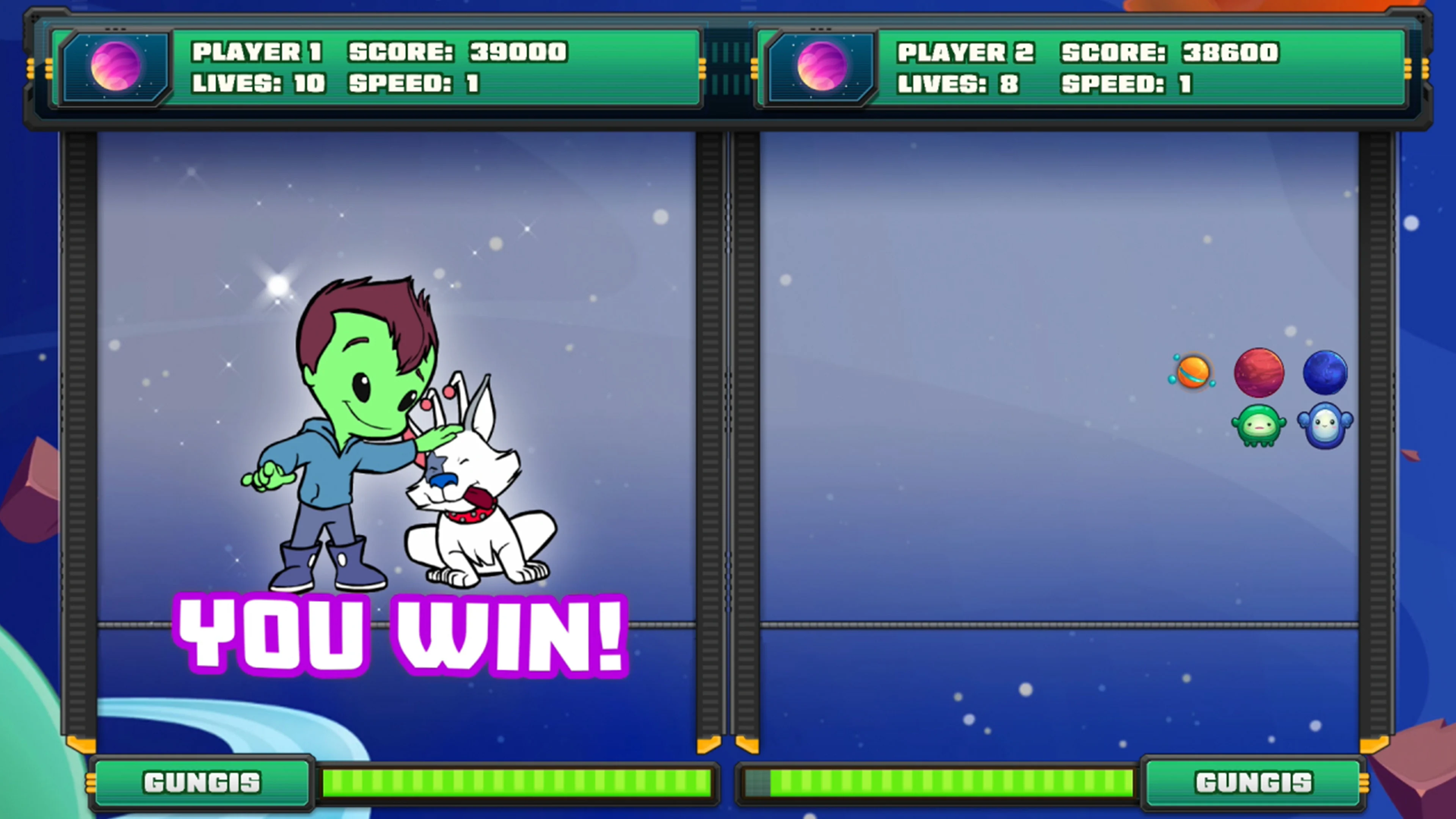Image resolution: width=1456 pixels, height=819 pixels.
Task: Click the orange ringed planet
Action: pyautogui.click(x=1194, y=373)
